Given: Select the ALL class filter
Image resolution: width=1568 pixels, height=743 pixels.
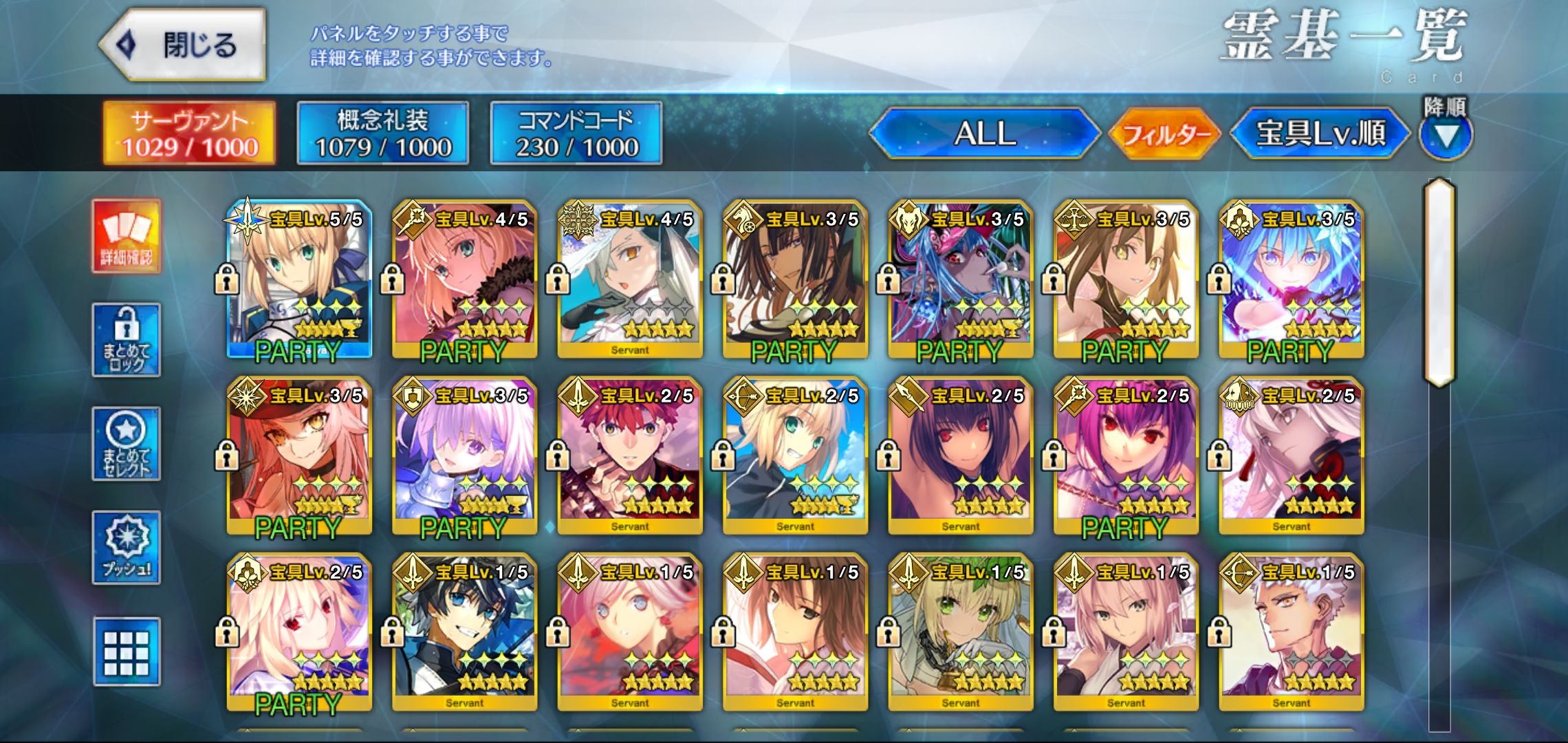Looking at the screenshot, I should click(985, 133).
